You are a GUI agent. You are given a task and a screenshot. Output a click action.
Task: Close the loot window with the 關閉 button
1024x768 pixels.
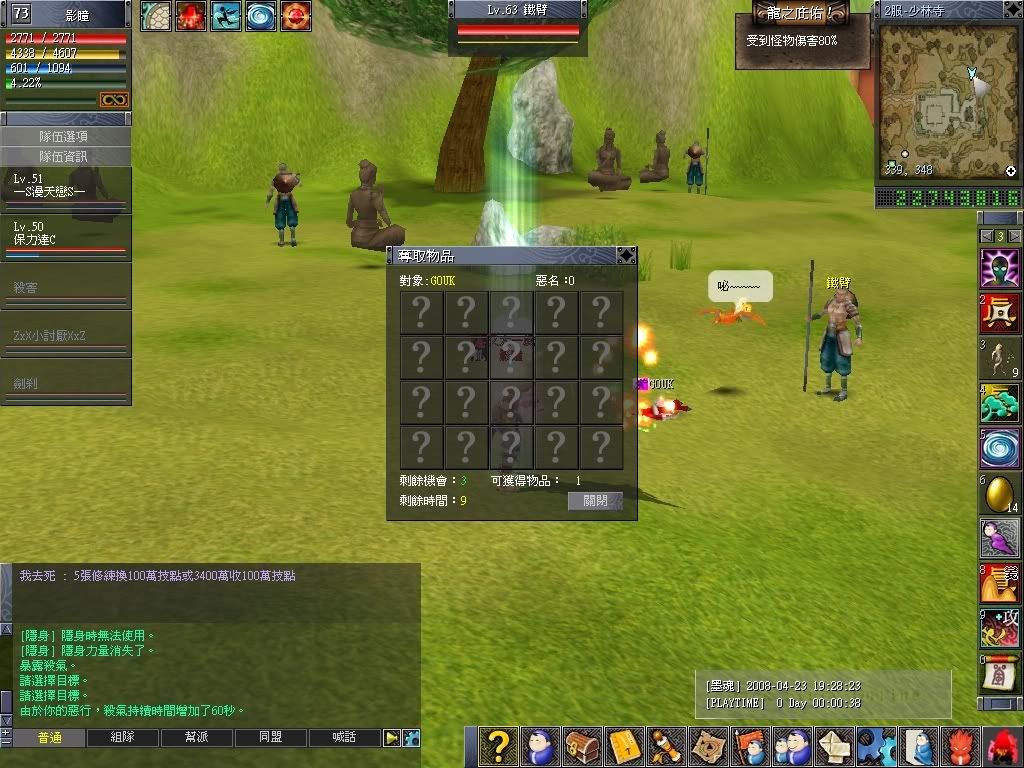coord(595,501)
